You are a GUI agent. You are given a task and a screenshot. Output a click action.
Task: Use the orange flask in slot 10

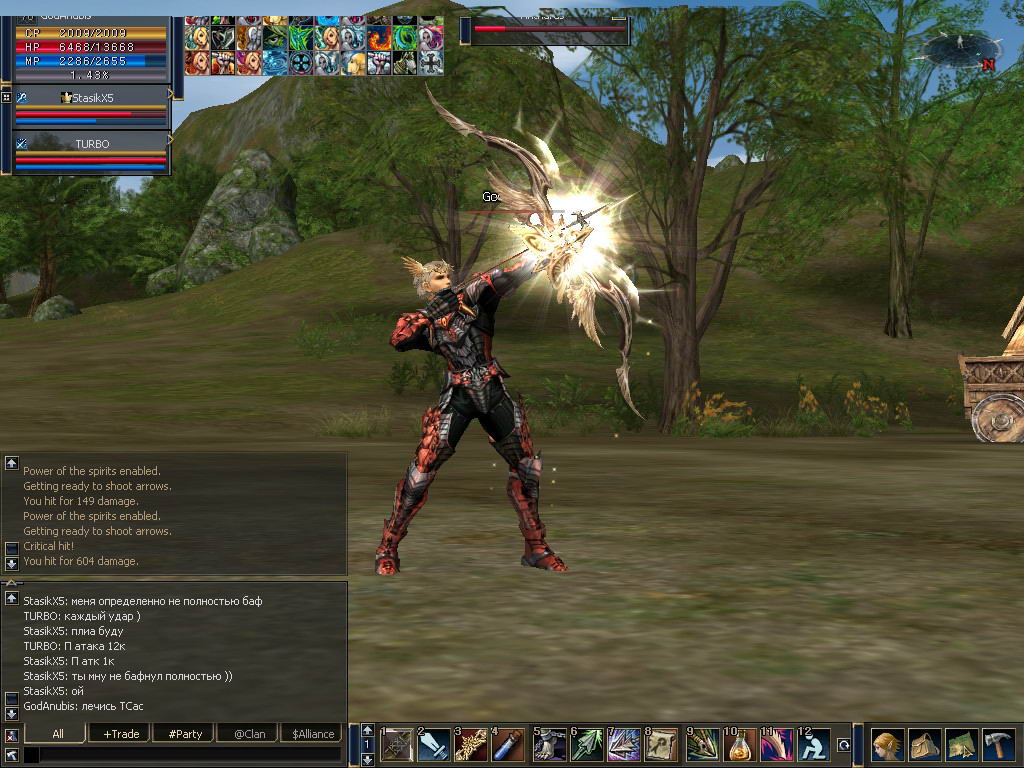741,745
